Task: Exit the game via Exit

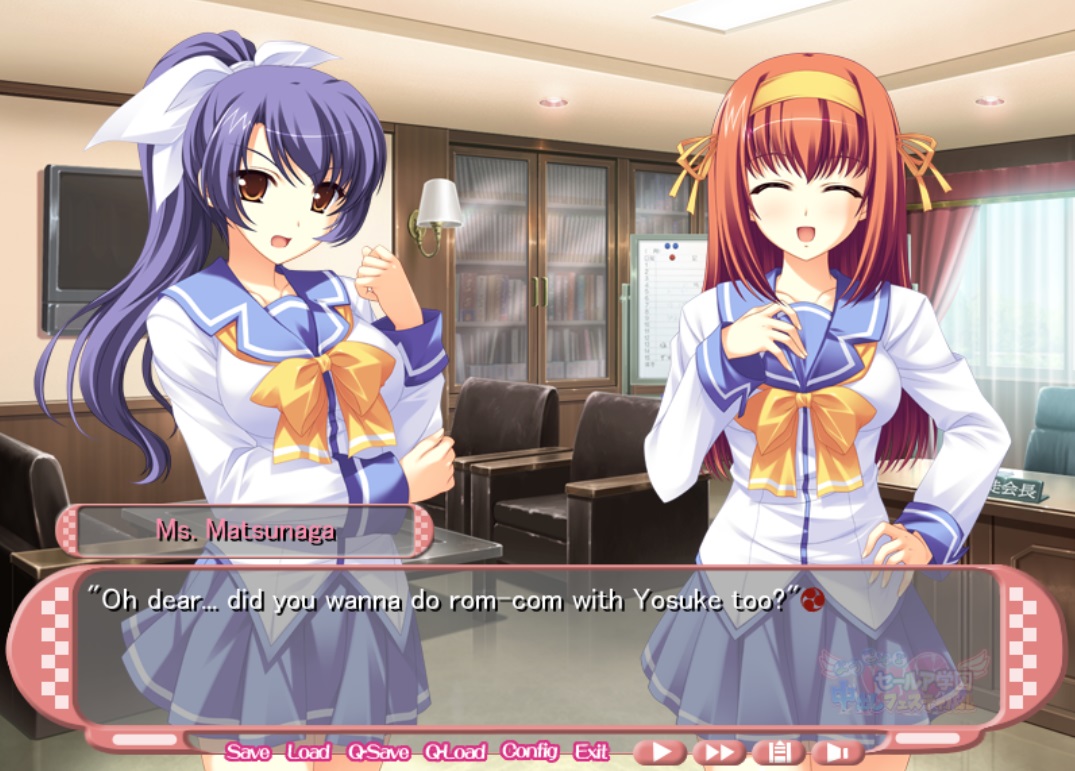Action: 591,752
